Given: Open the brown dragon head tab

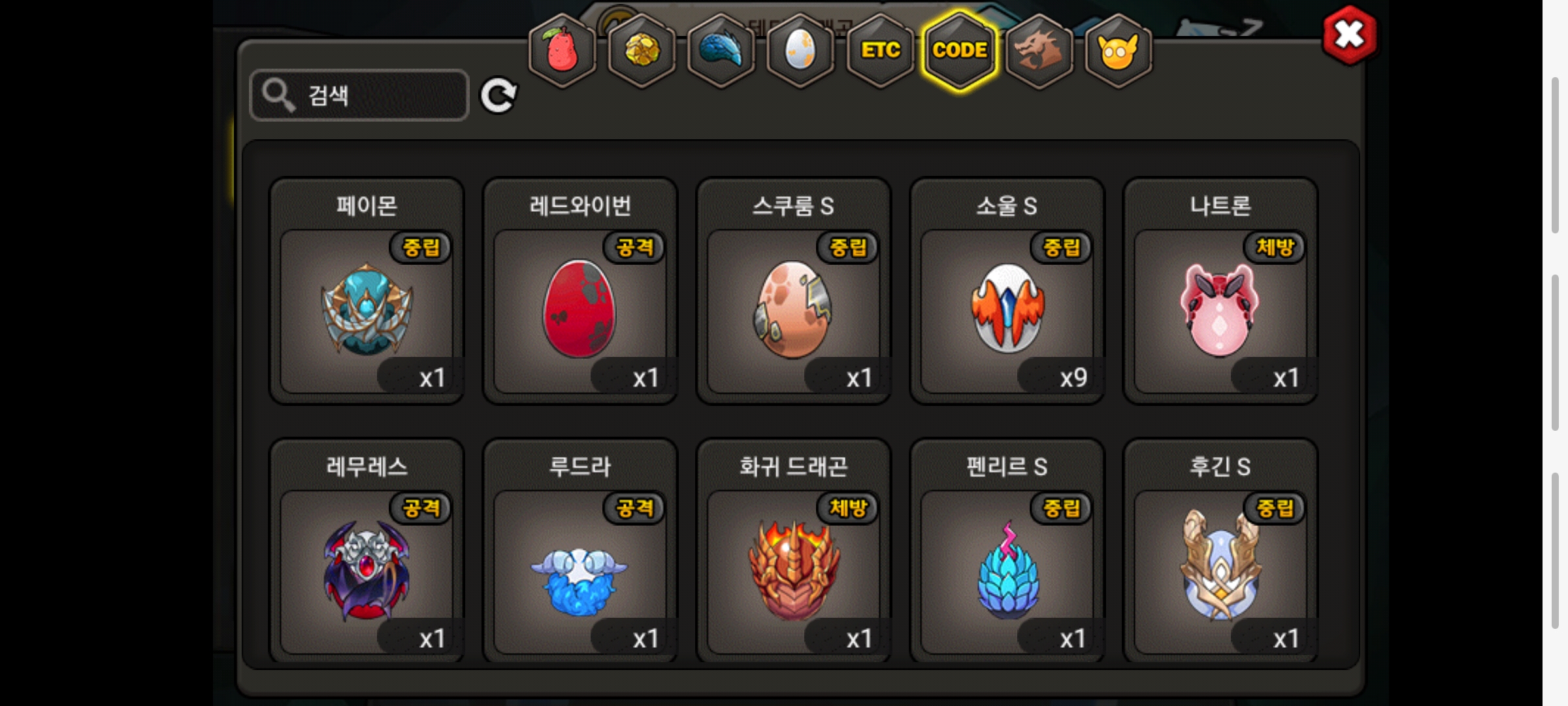Looking at the screenshot, I should tap(1039, 50).
